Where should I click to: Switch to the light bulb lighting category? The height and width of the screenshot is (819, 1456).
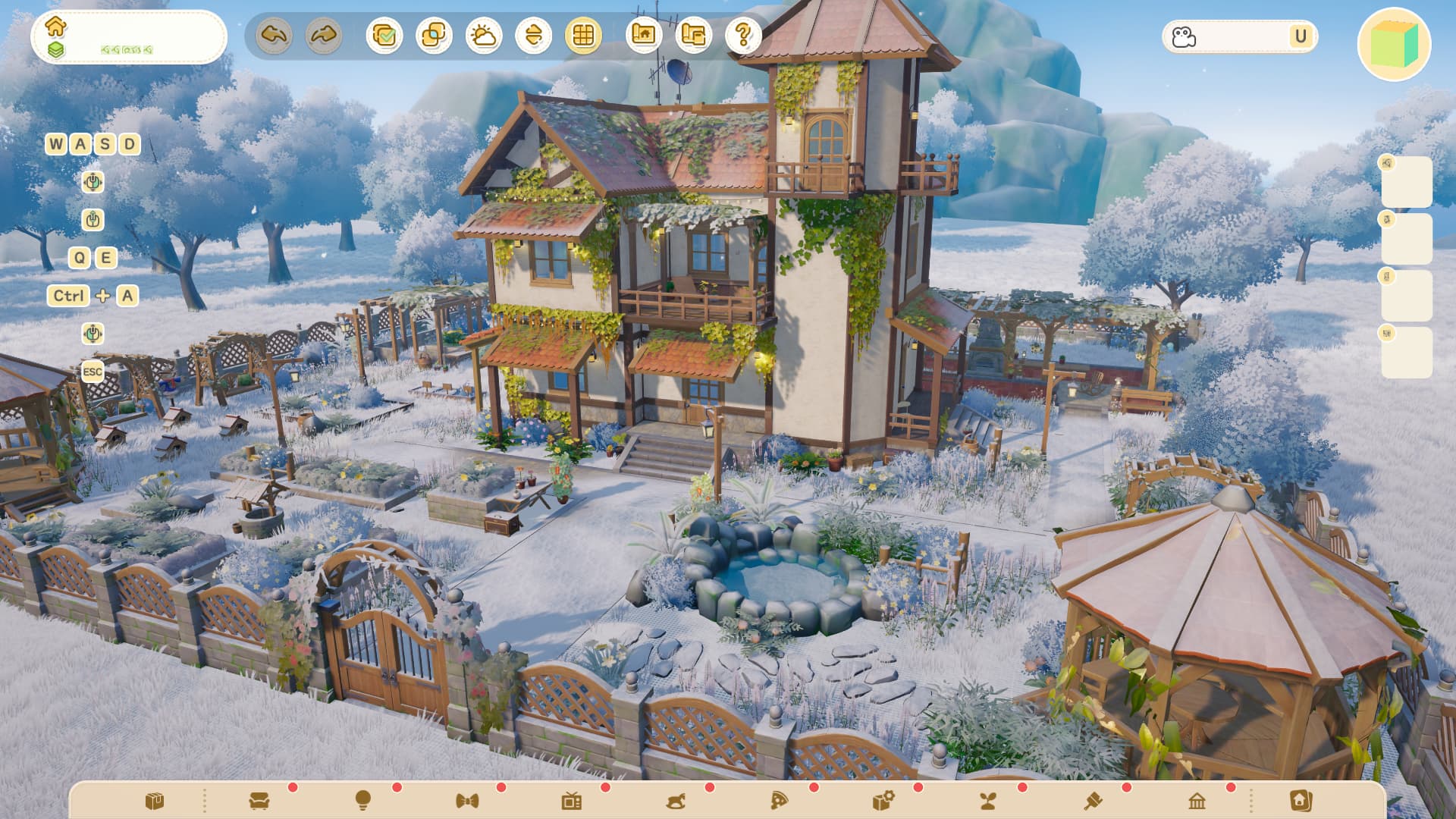[x=363, y=800]
